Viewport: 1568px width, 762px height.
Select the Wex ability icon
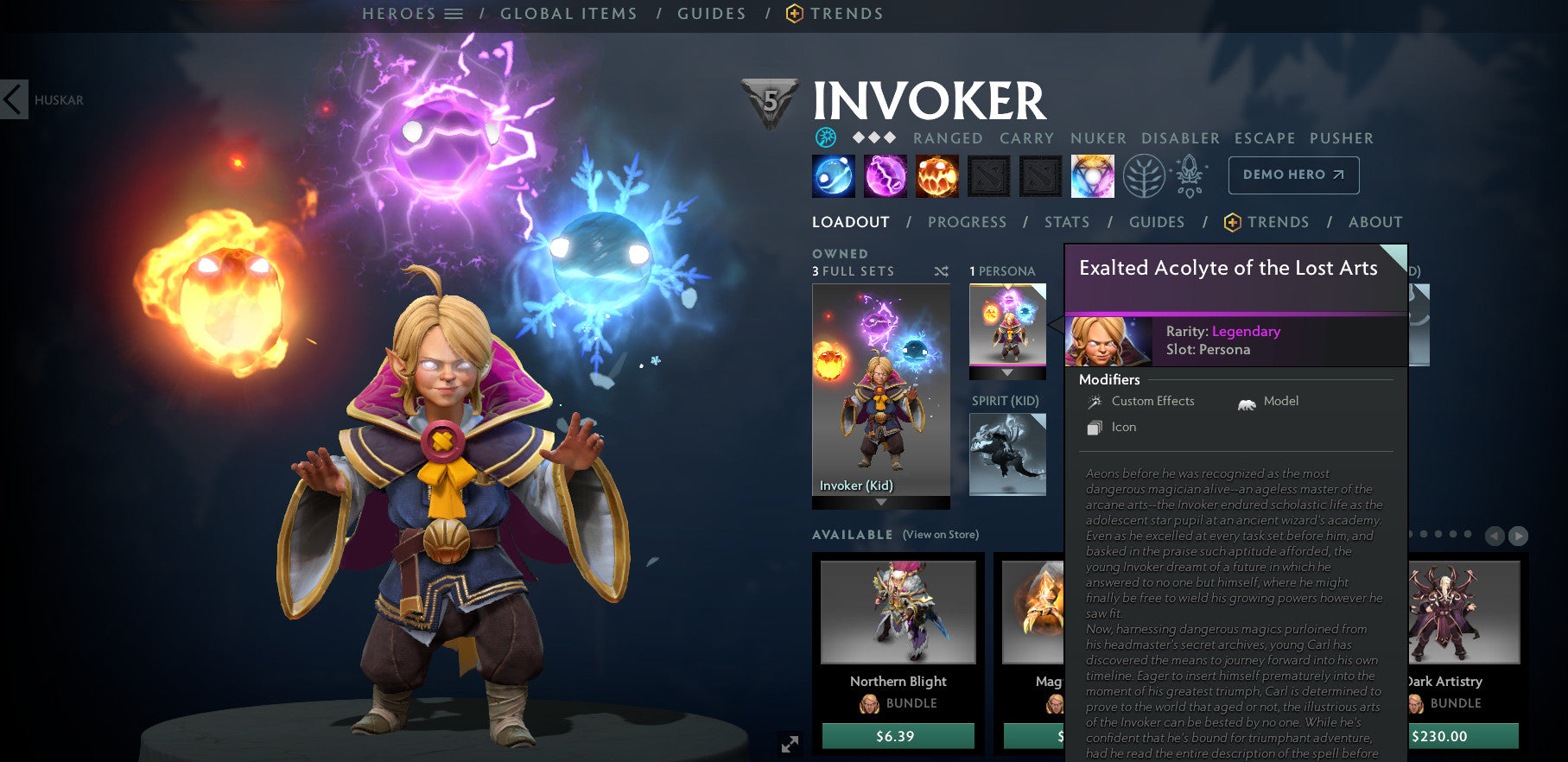click(x=886, y=175)
